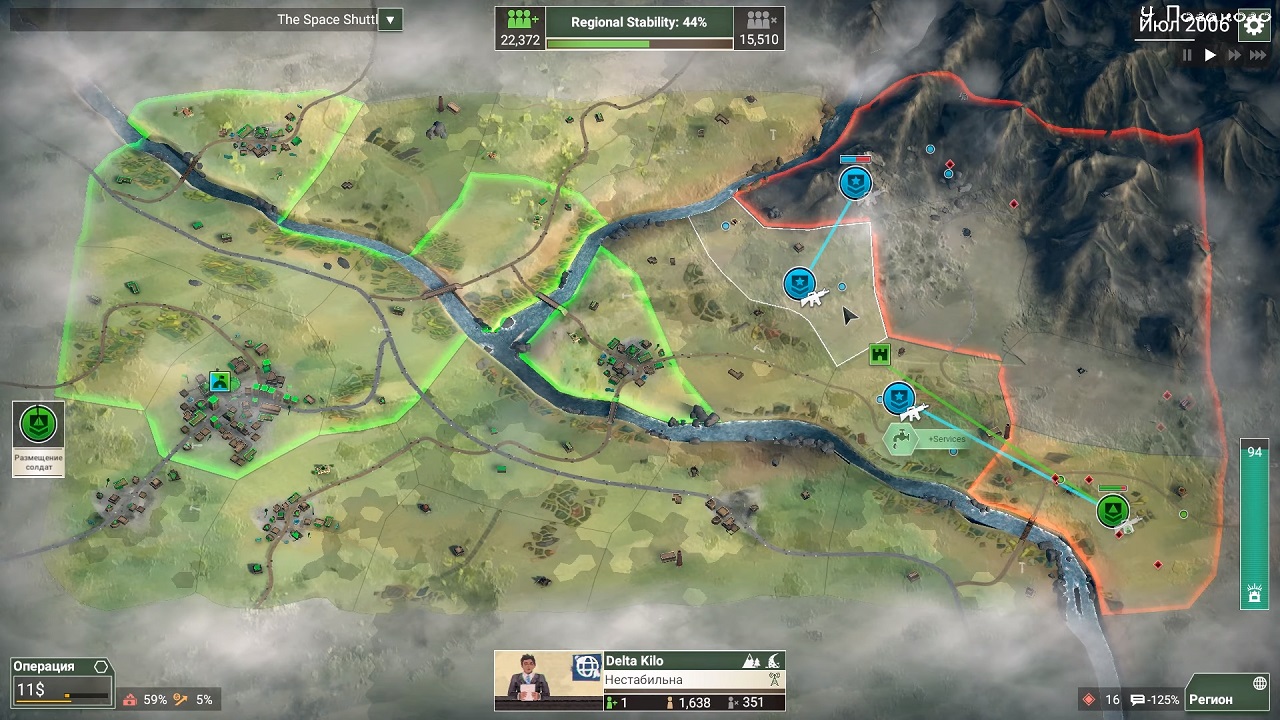Select the green fortress garrison marker
This screenshot has height=720, width=1280.
[x=880, y=354]
